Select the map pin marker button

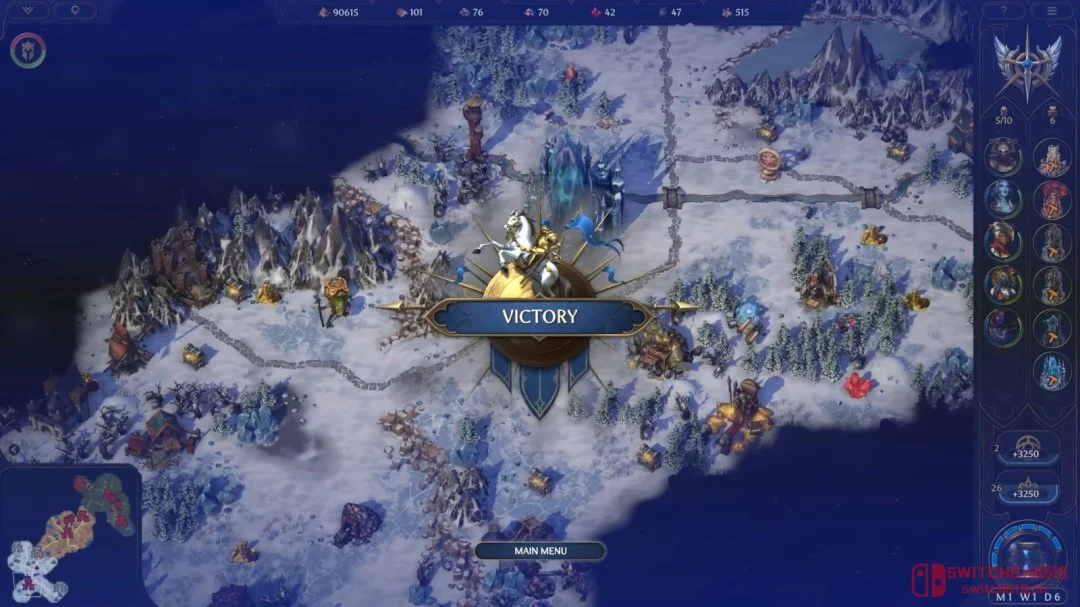[75, 10]
